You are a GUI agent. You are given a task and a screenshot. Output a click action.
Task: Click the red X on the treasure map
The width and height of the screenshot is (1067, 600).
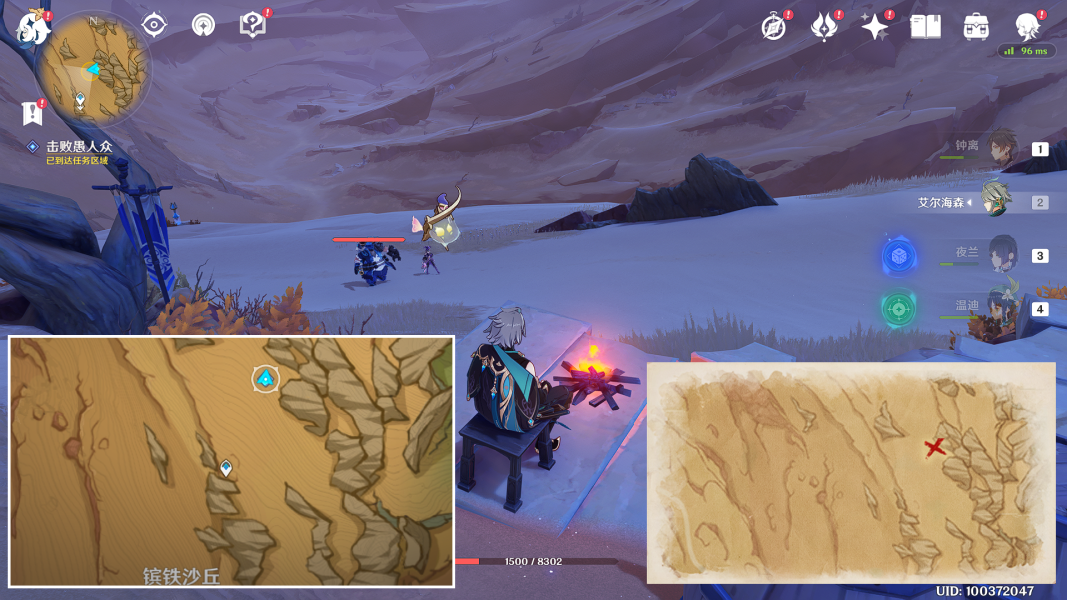(935, 447)
